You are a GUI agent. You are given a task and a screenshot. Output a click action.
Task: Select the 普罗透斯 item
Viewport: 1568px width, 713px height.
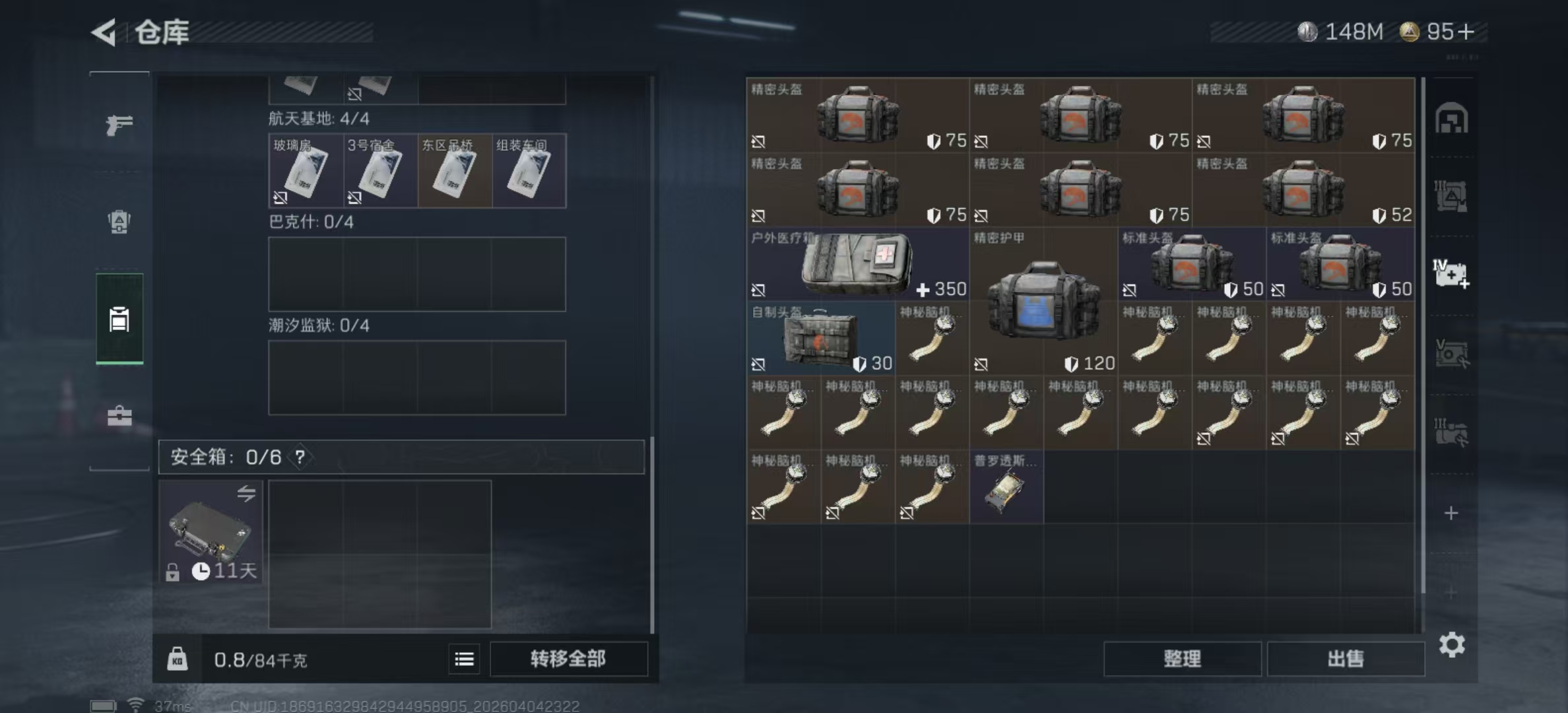tap(1006, 488)
